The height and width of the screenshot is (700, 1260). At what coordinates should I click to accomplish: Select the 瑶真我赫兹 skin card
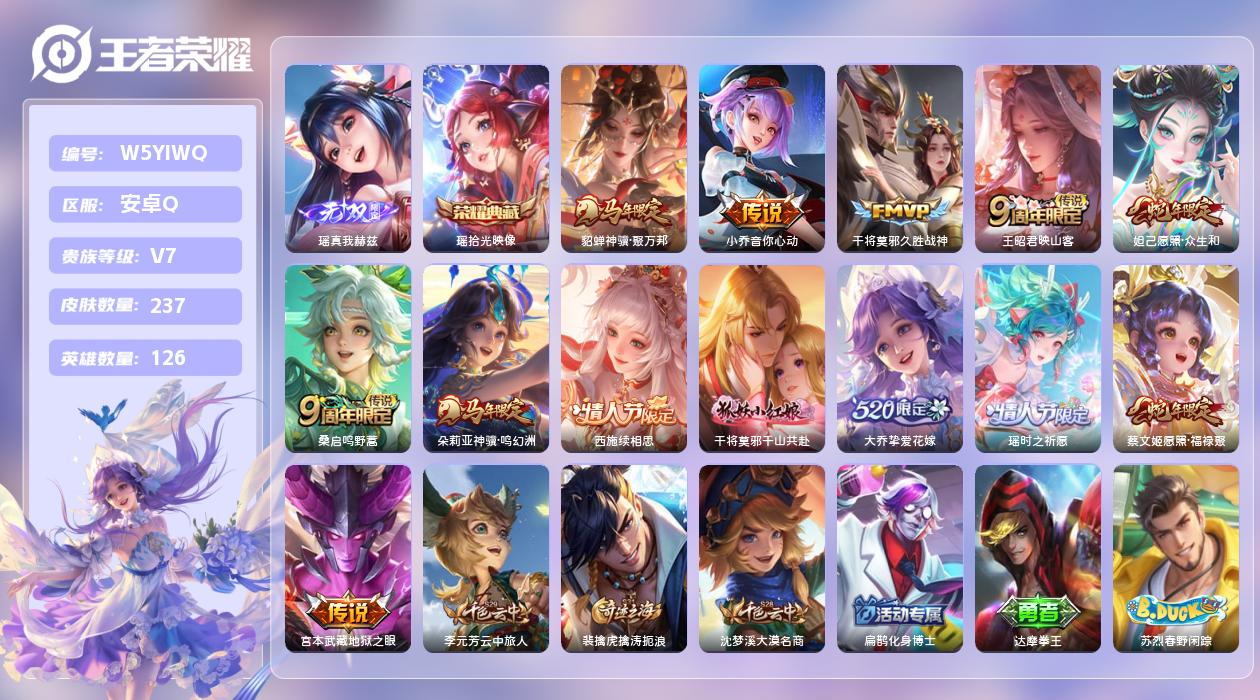coord(348,158)
